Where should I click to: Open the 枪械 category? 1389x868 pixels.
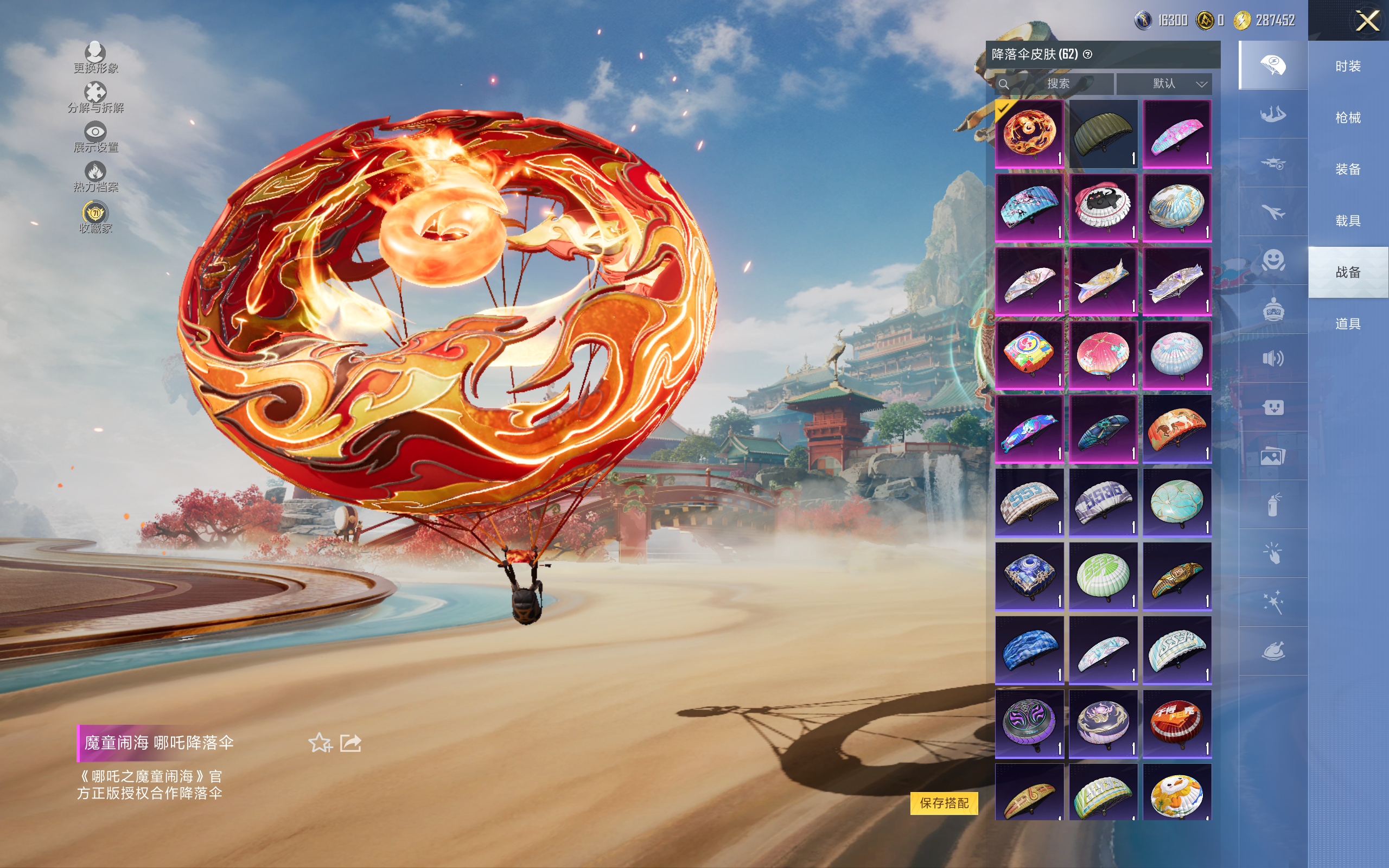point(1348,118)
